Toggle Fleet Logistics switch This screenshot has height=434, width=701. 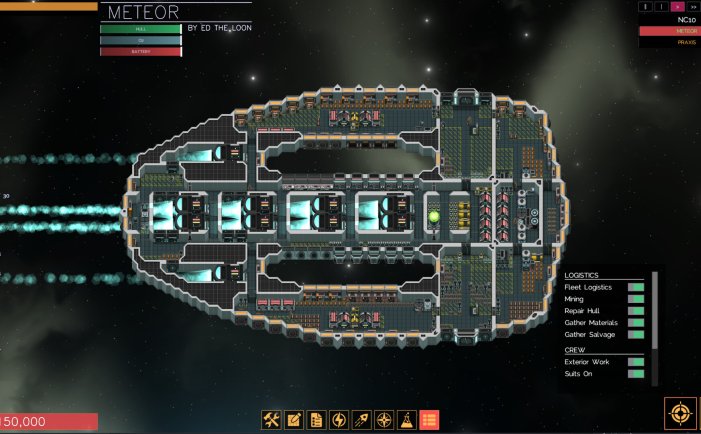click(635, 287)
